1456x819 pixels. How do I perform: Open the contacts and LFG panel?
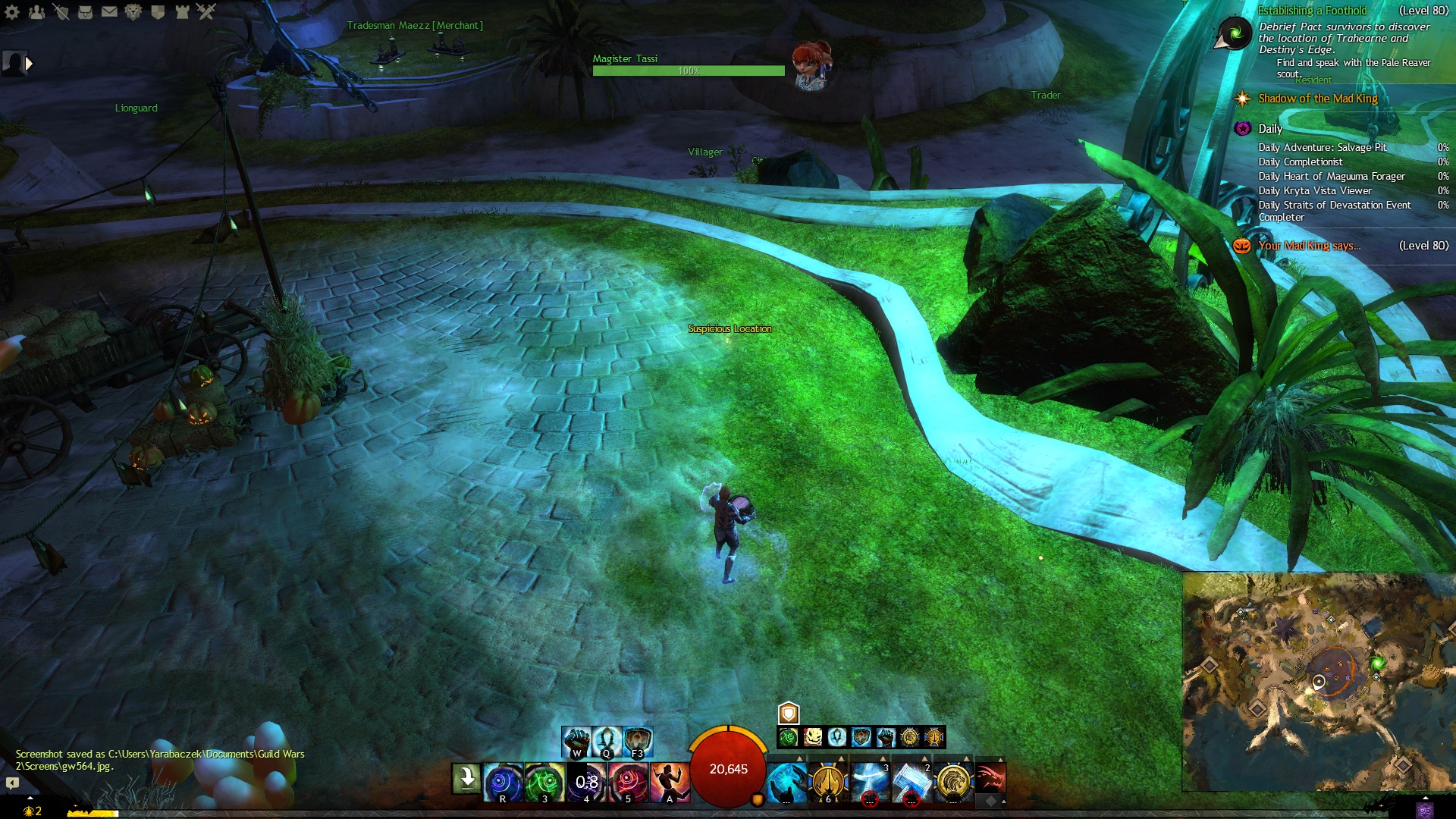[x=36, y=11]
